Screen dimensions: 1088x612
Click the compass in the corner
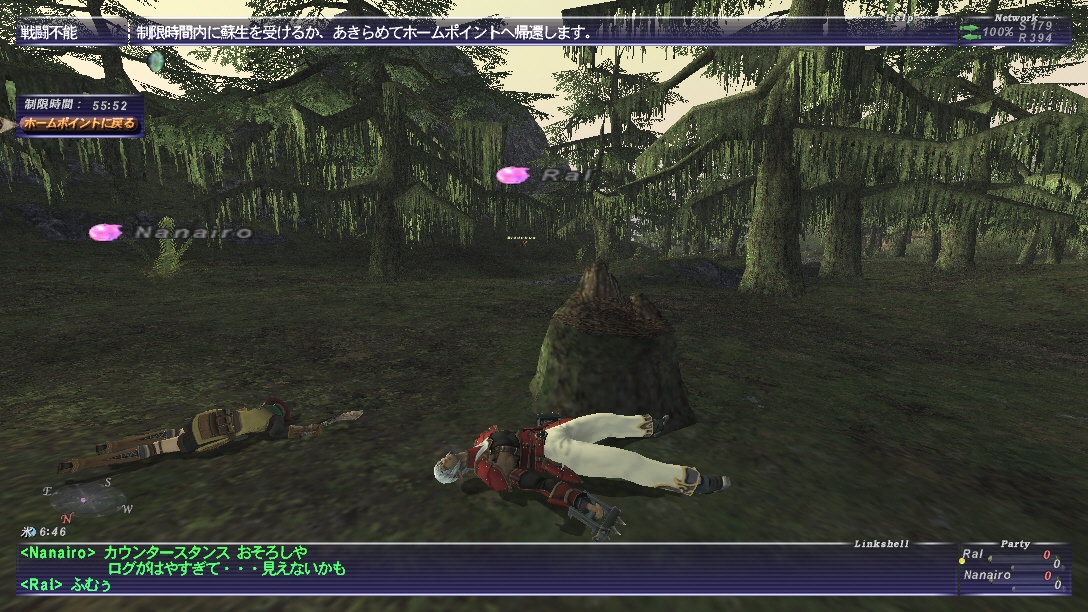tap(87, 499)
